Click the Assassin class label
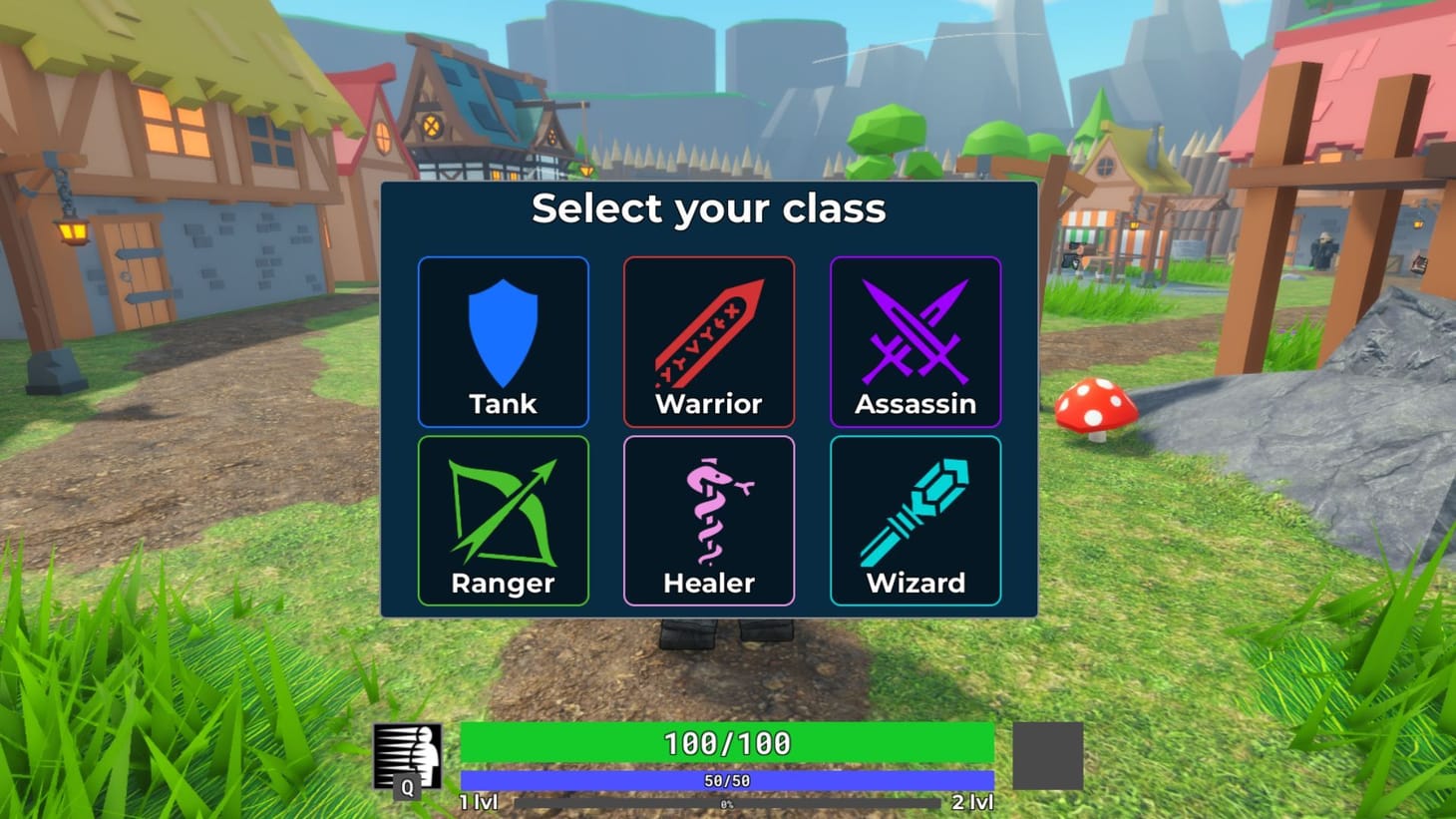Viewport: 1456px width, 819px height. click(x=914, y=404)
